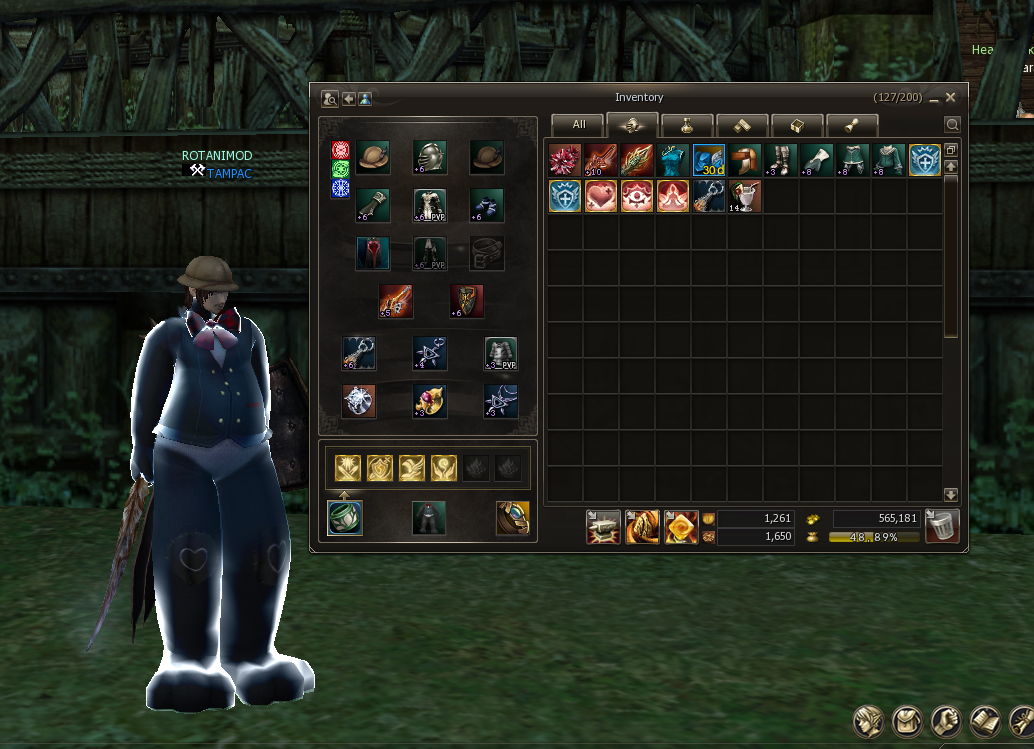This screenshot has height=749, width=1034.
Task: Click the green bracelet slot at bottom left
Action: click(x=345, y=518)
